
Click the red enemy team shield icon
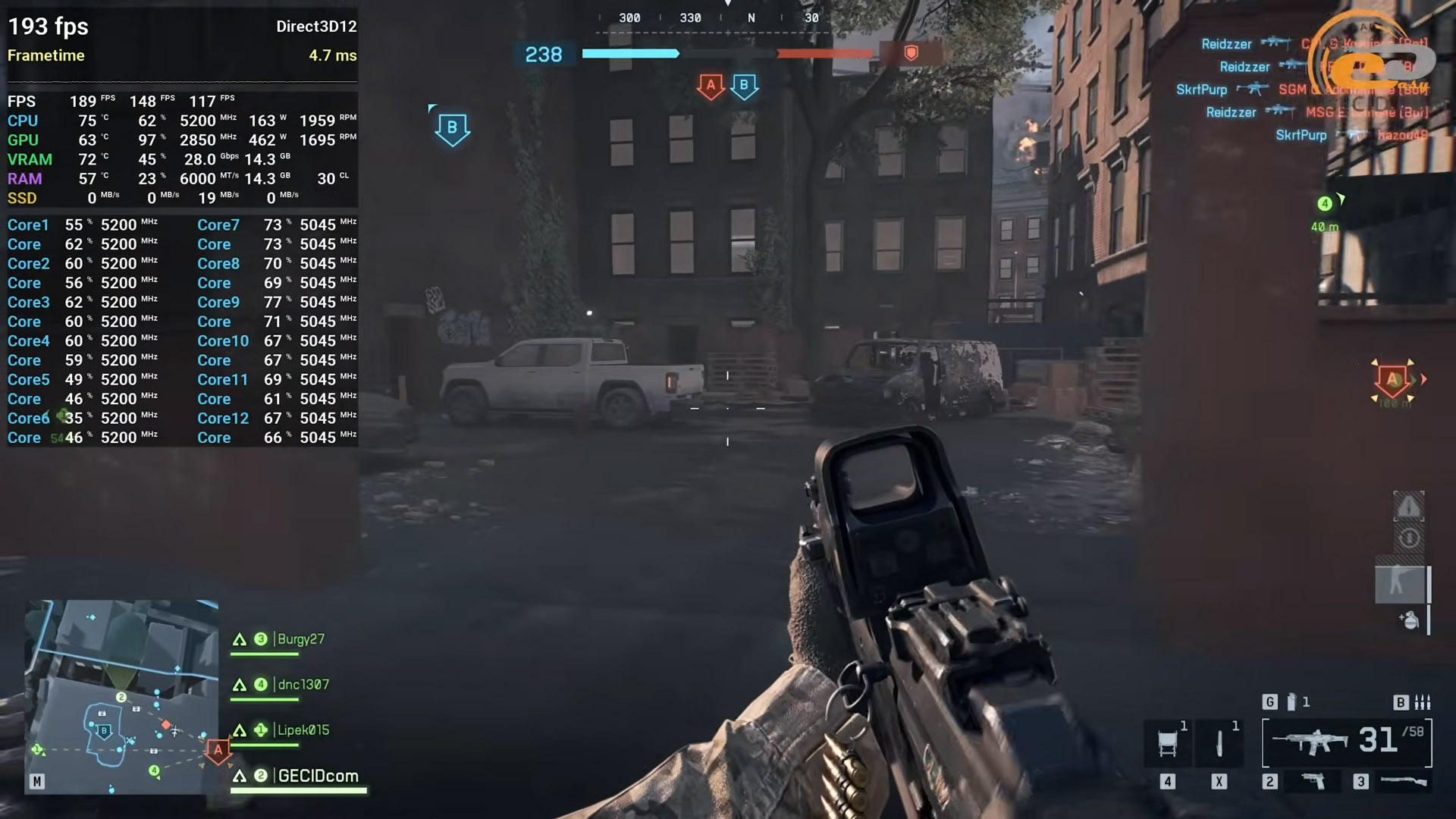point(912,53)
